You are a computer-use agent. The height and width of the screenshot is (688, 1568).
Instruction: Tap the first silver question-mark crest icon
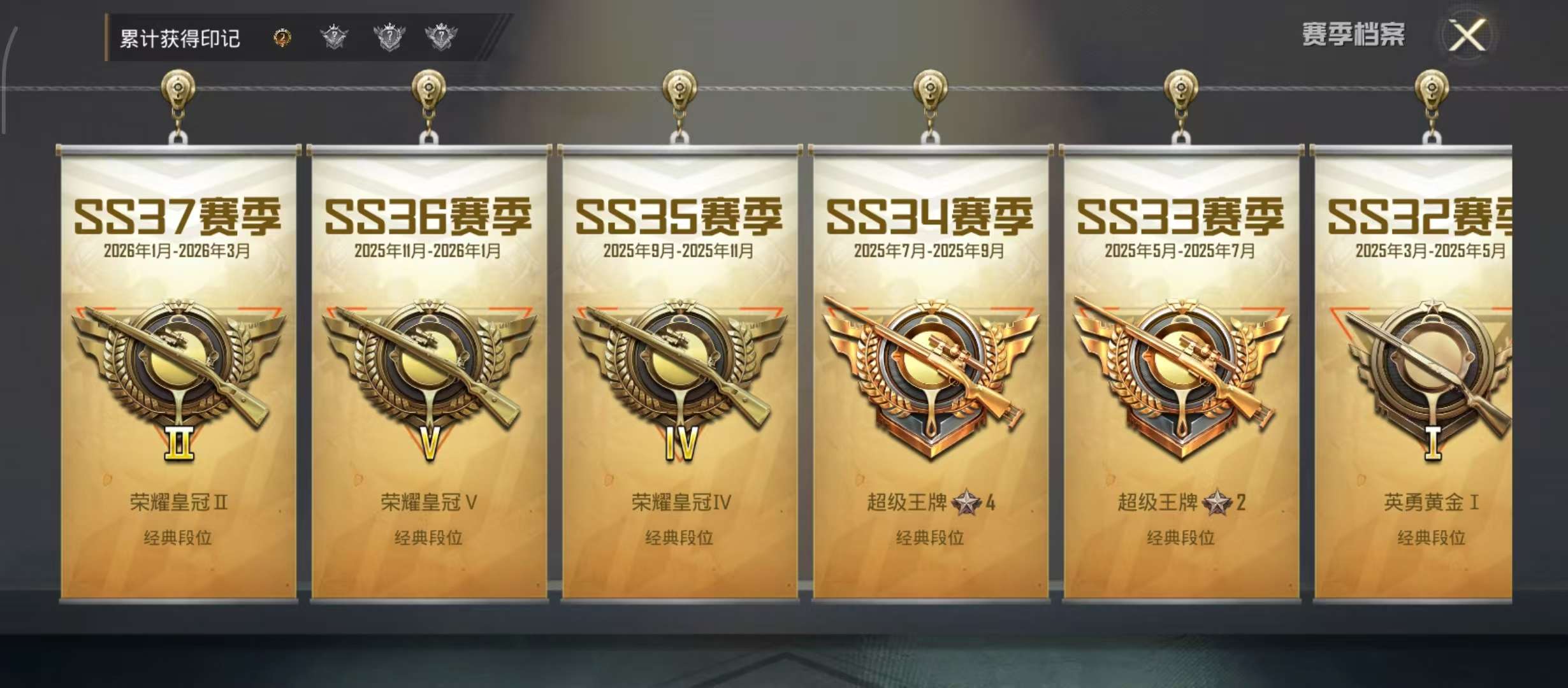pos(334,37)
